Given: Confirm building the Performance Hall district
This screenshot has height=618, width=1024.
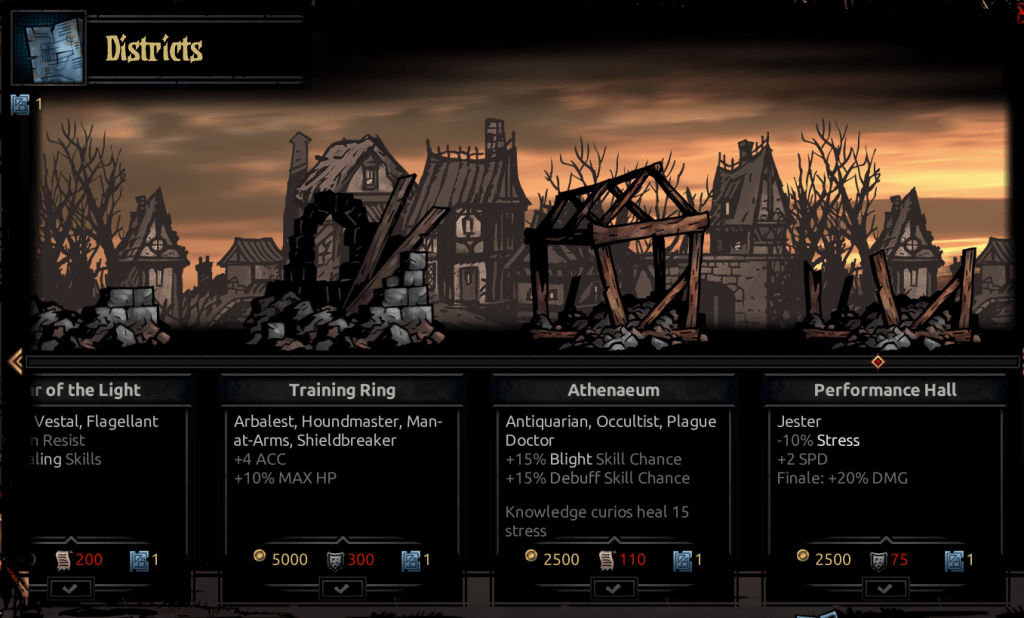Looking at the screenshot, I should click(x=885, y=589).
